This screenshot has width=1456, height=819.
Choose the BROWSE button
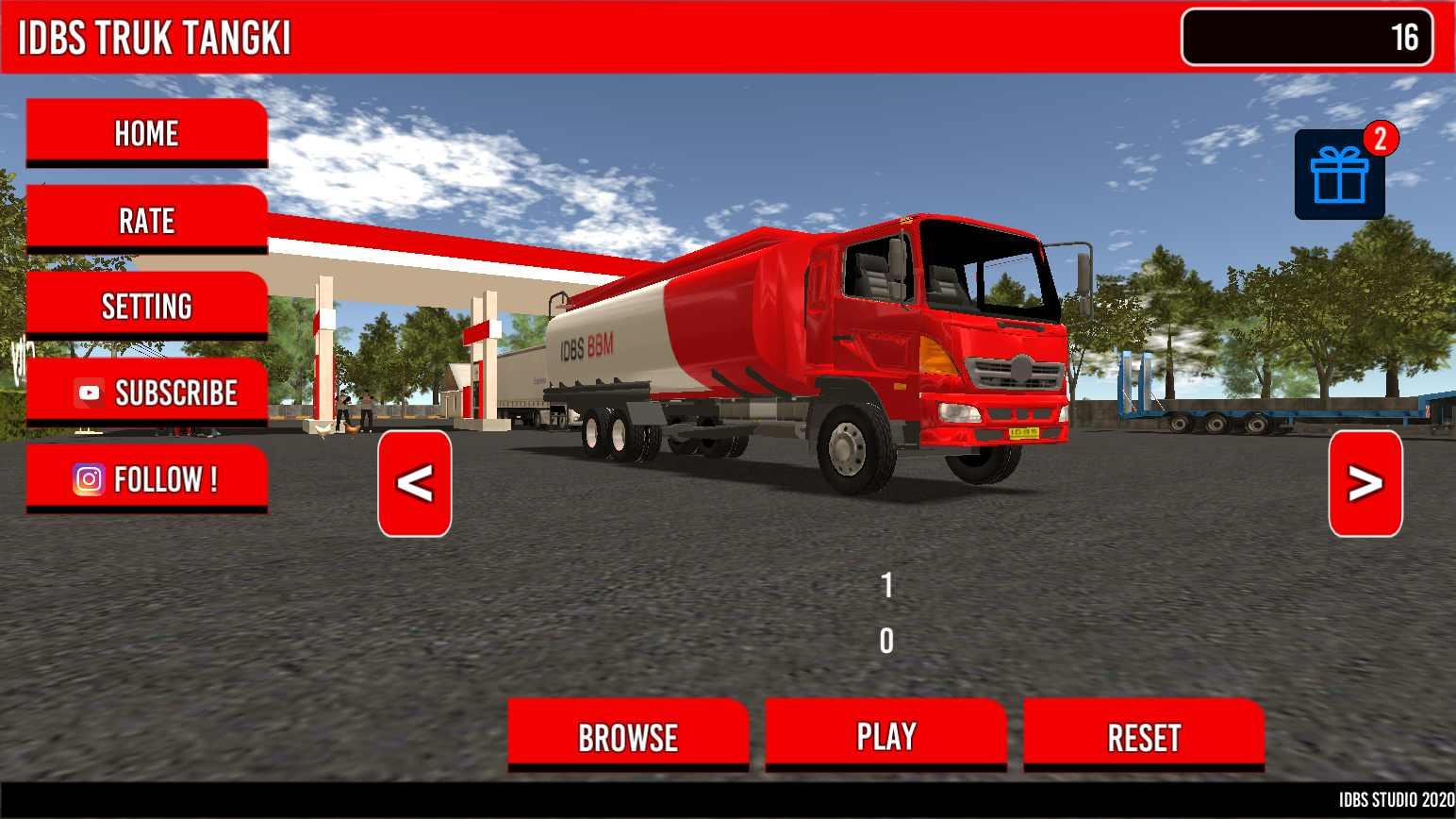[x=628, y=736]
